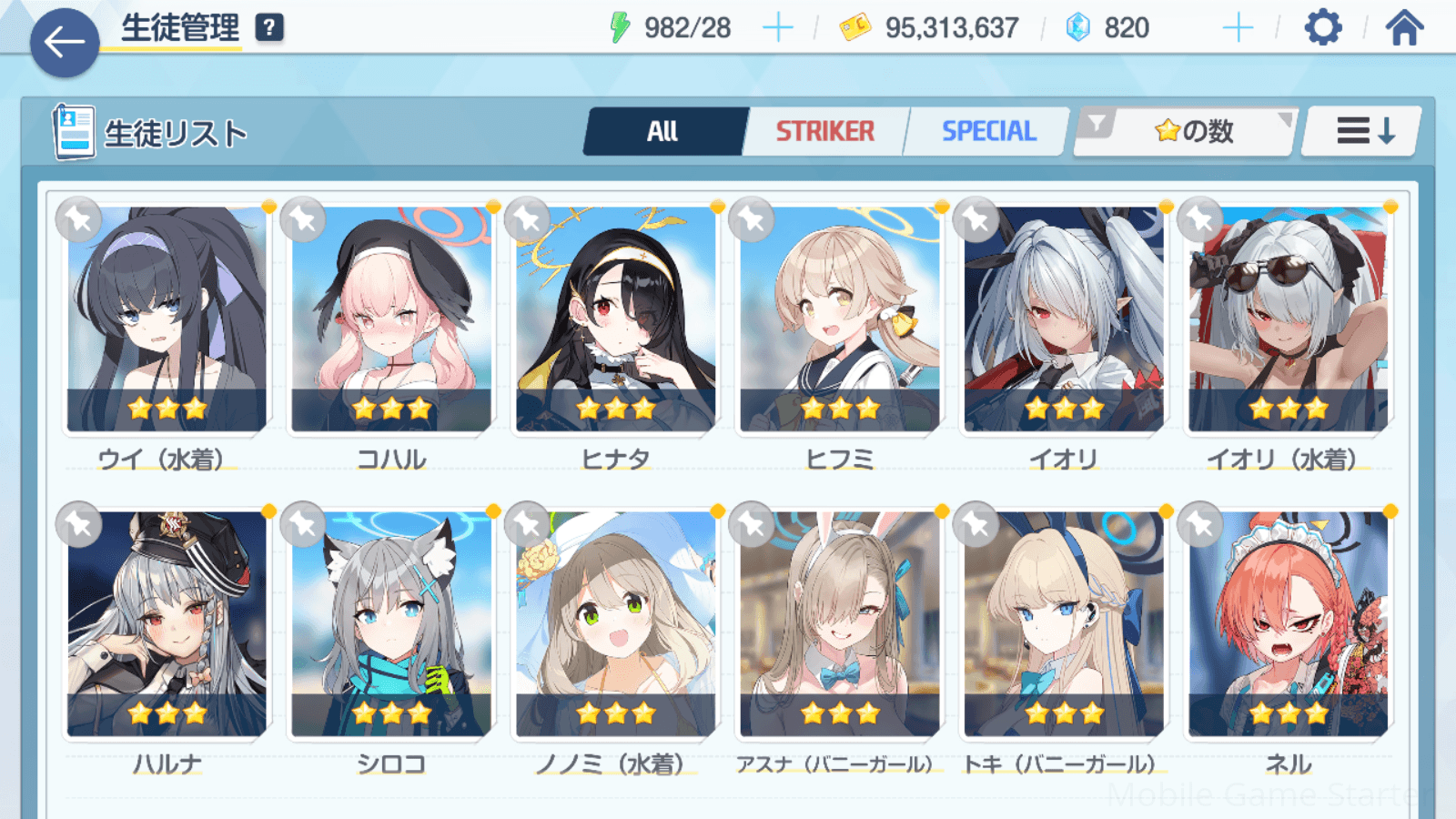Select student コハル

(x=391, y=318)
